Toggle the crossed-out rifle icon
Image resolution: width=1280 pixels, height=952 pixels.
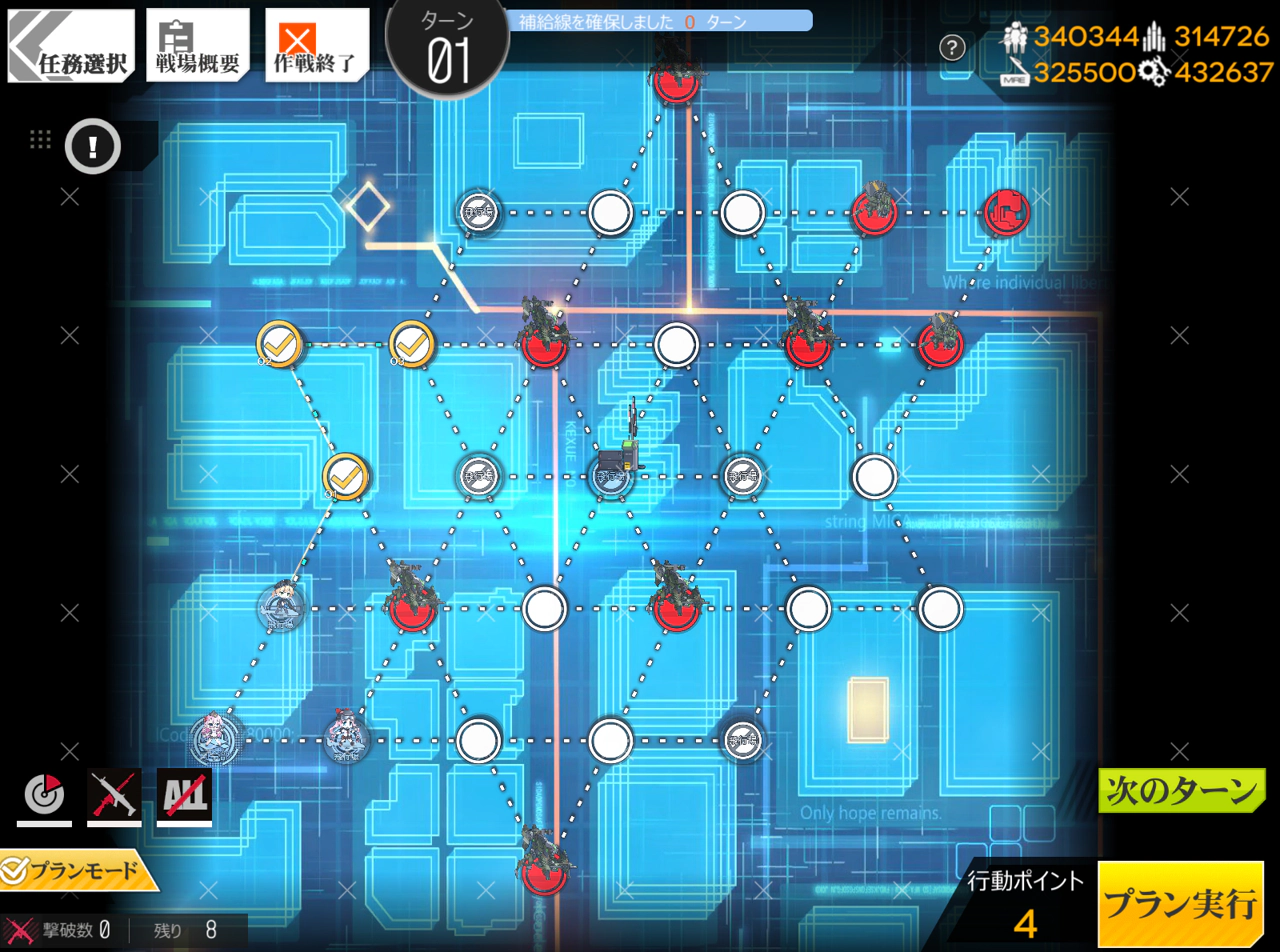(114, 795)
